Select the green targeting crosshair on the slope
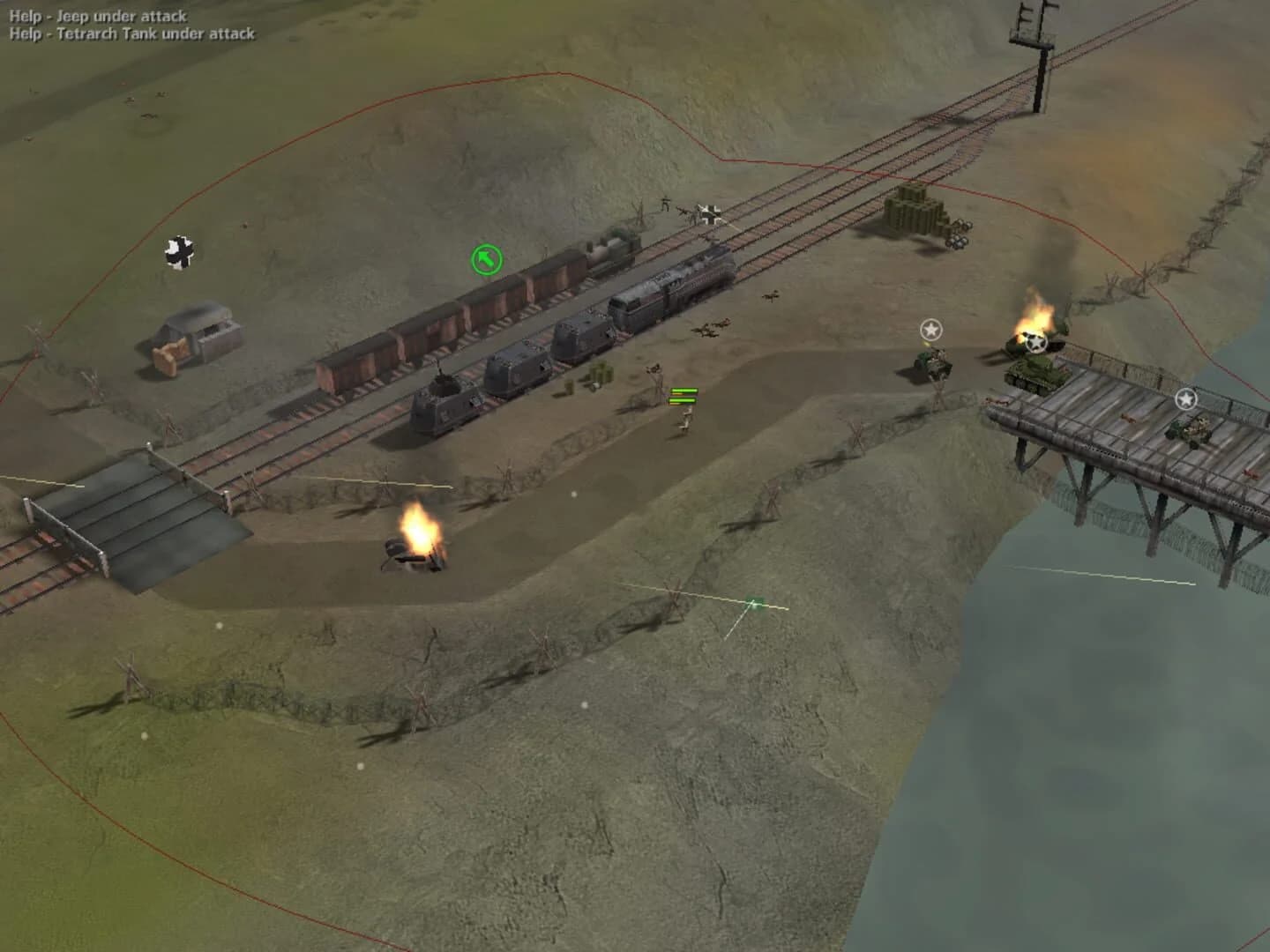This screenshot has height=952, width=1270. 754,605
